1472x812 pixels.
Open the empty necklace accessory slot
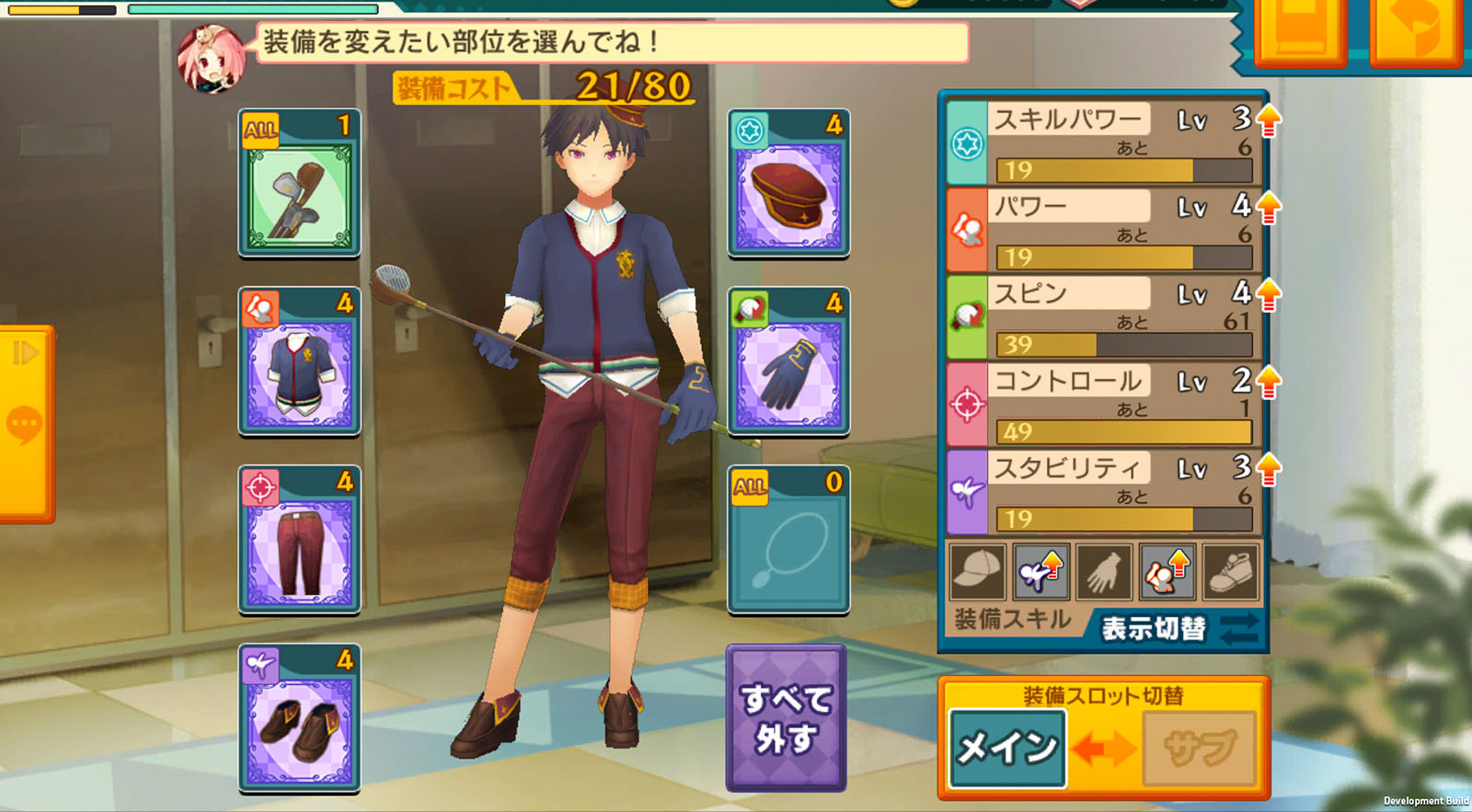[x=788, y=540]
